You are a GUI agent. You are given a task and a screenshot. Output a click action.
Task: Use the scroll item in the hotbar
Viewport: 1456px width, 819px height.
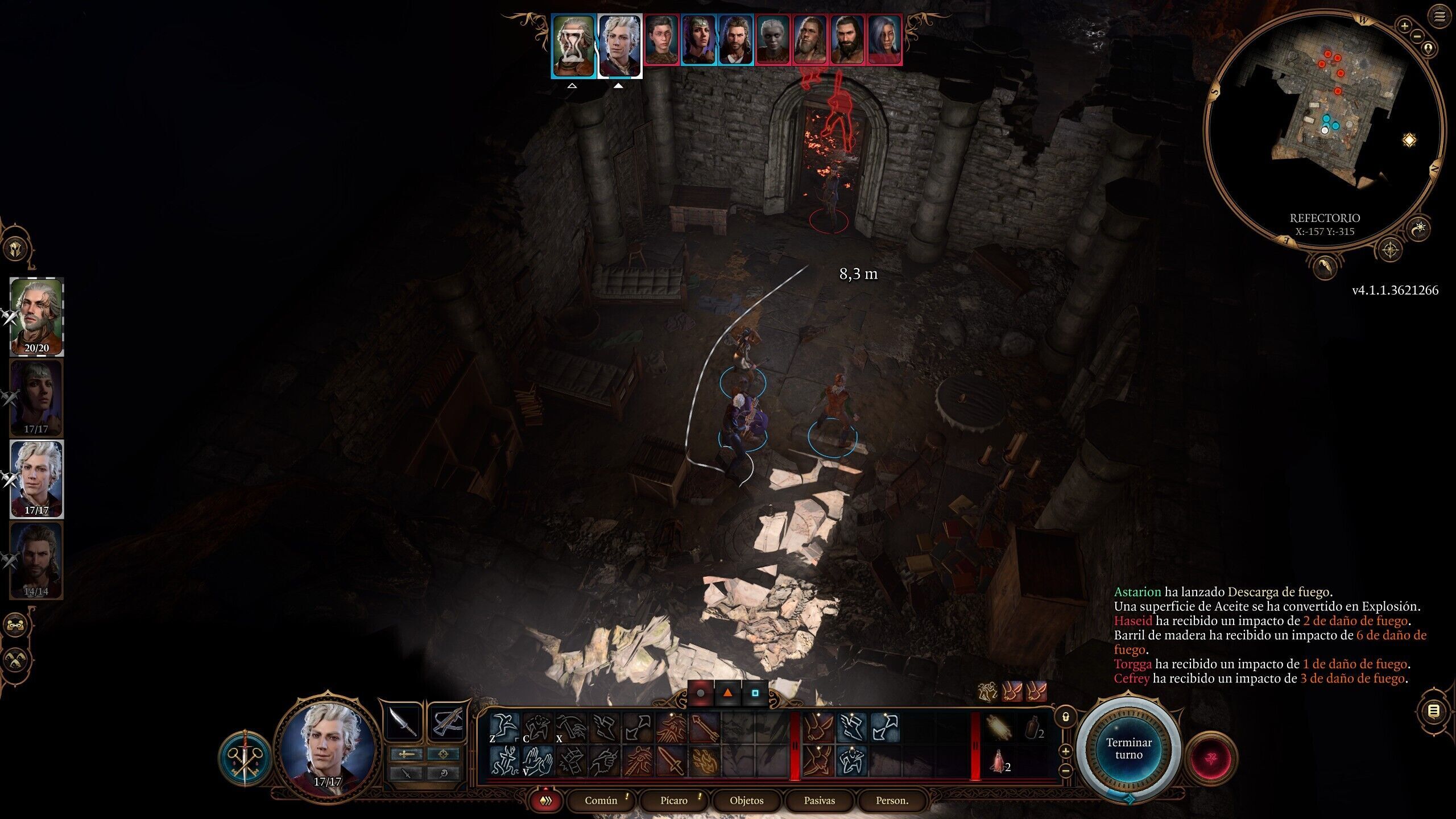(x=999, y=729)
